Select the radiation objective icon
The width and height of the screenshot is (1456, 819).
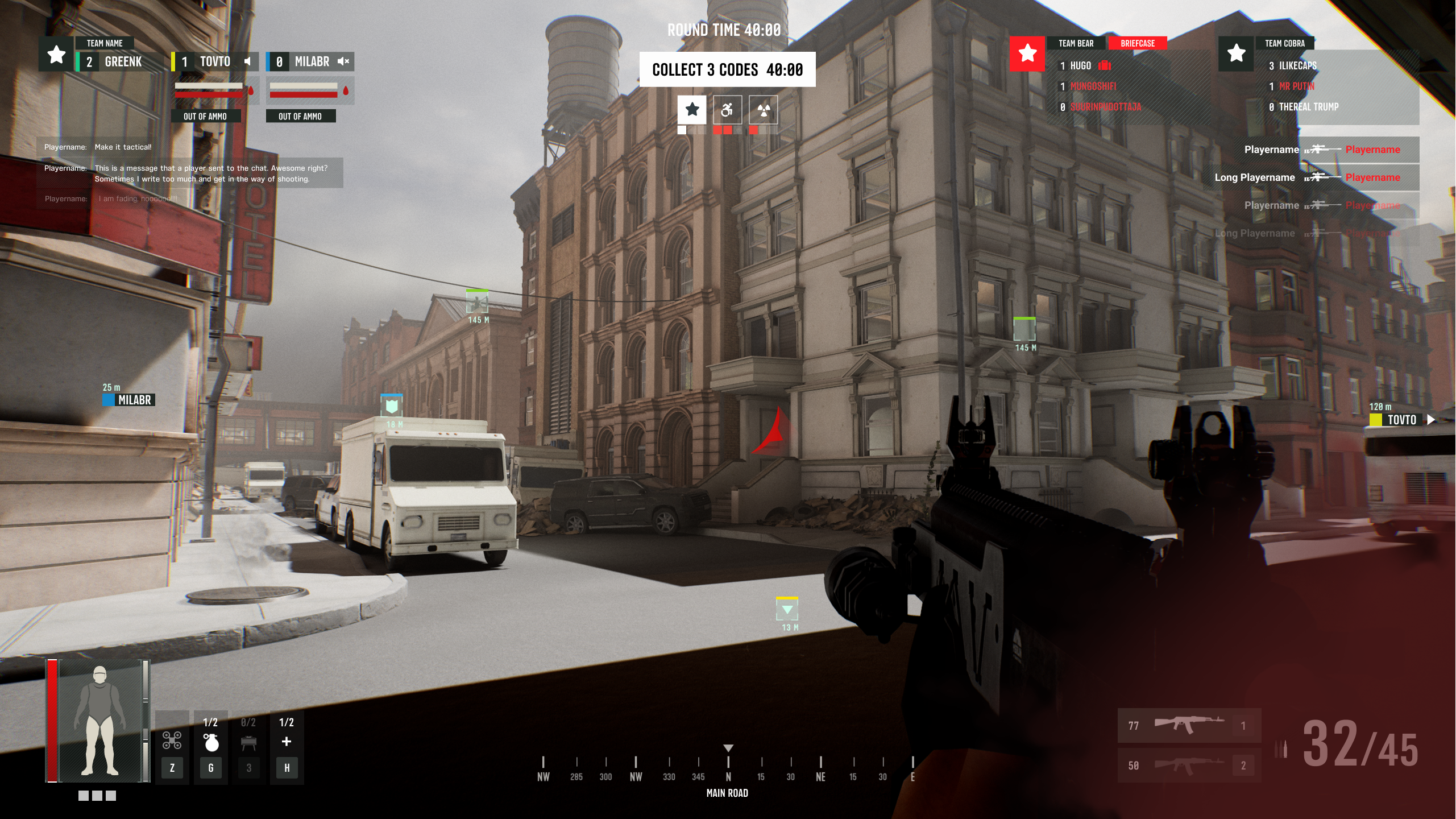[x=764, y=110]
